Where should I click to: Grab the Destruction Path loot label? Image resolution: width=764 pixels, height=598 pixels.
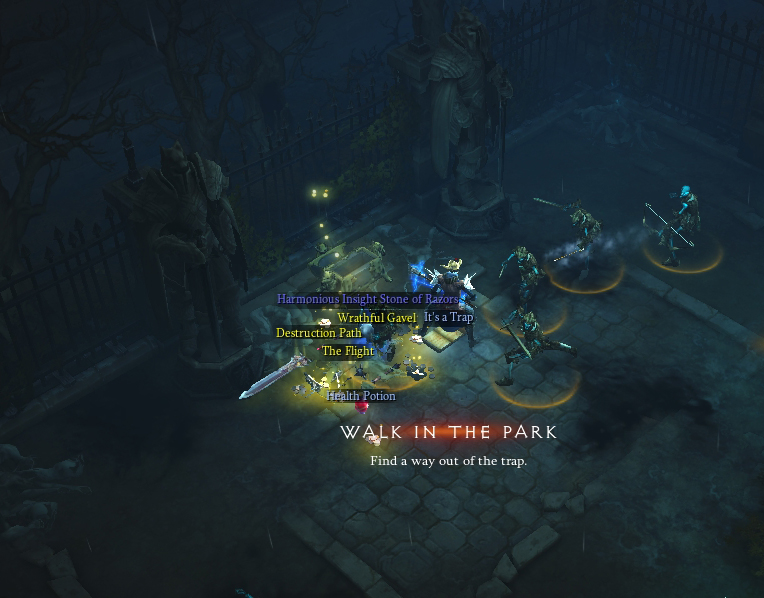point(318,333)
